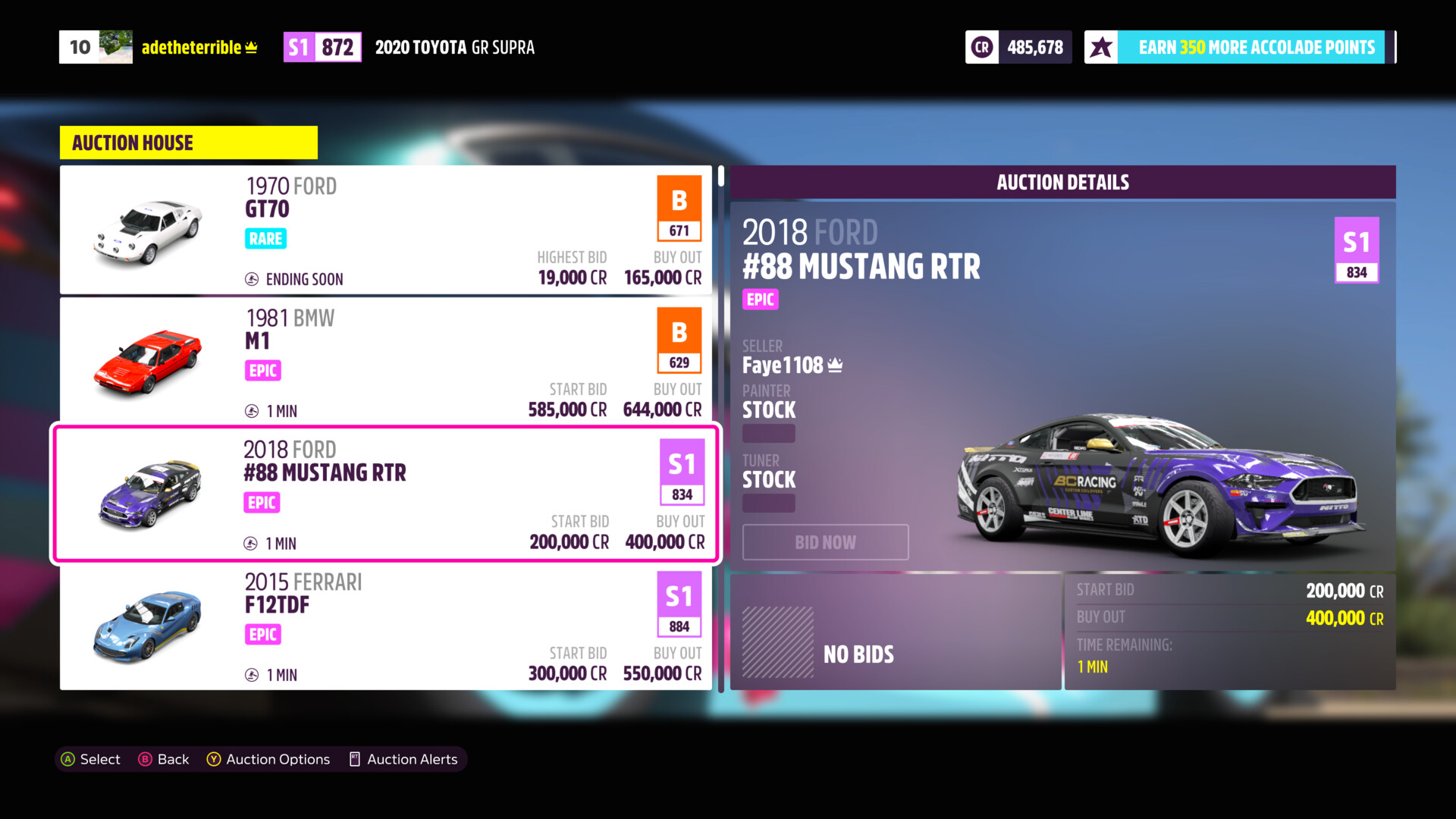Click the Select prompt in the footer

tap(90, 759)
